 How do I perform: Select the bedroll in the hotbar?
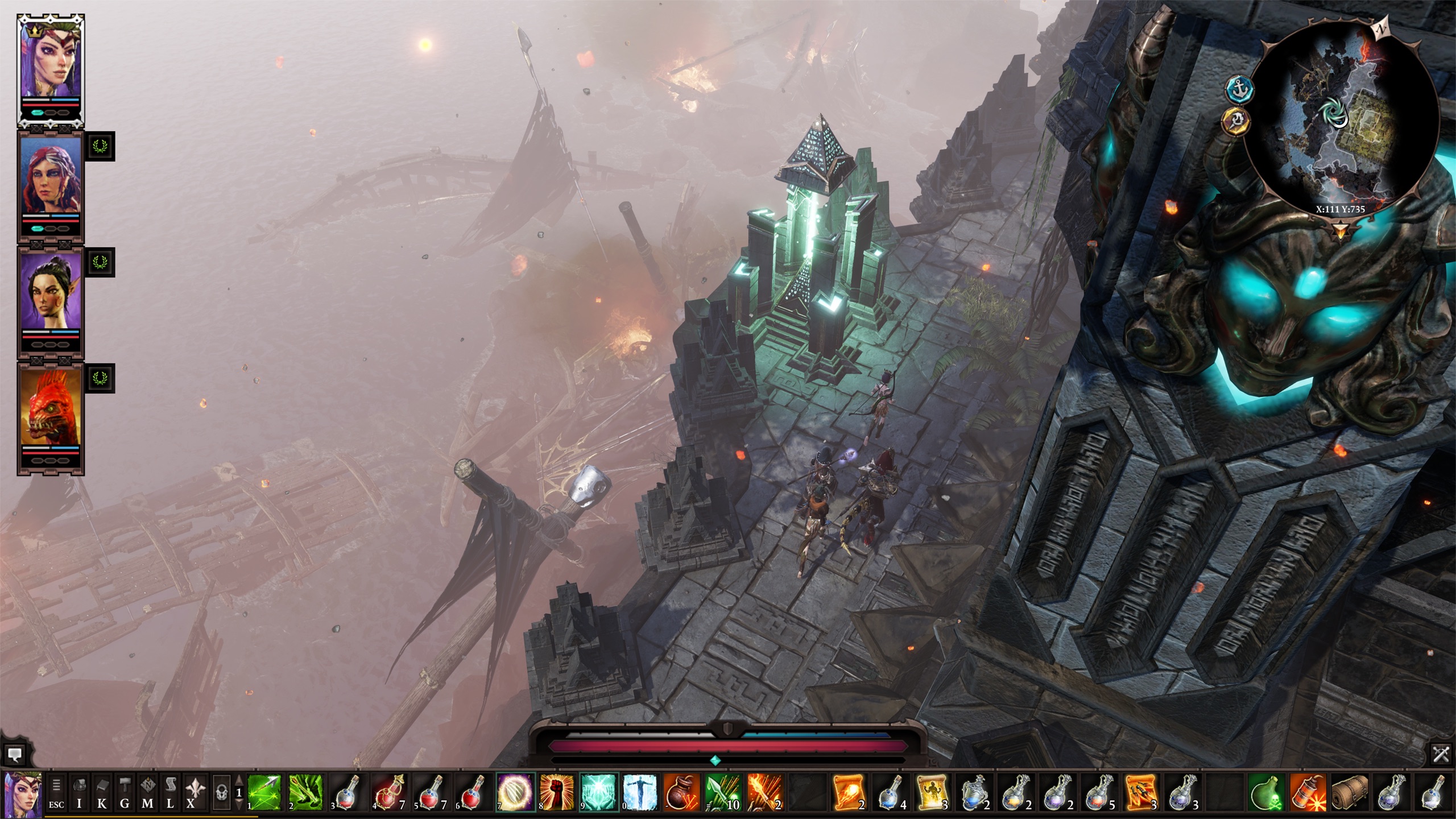(x=1350, y=792)
